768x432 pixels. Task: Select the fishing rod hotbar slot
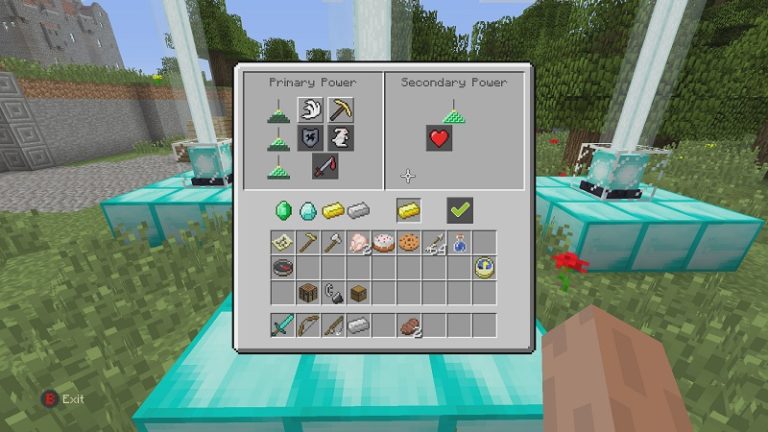[333, 325]
